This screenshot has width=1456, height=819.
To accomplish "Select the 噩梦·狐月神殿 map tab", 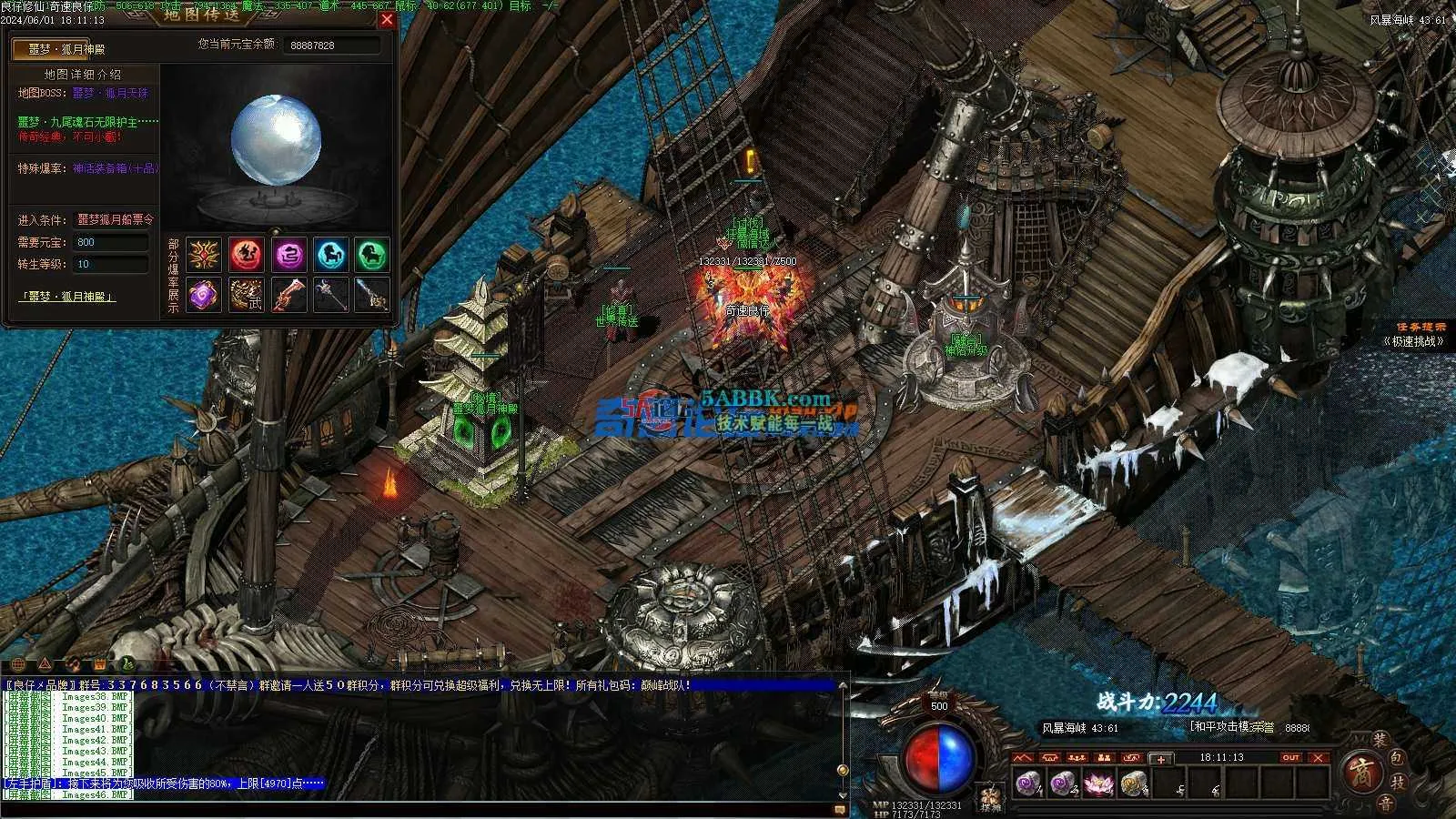I will coord(63,49).
